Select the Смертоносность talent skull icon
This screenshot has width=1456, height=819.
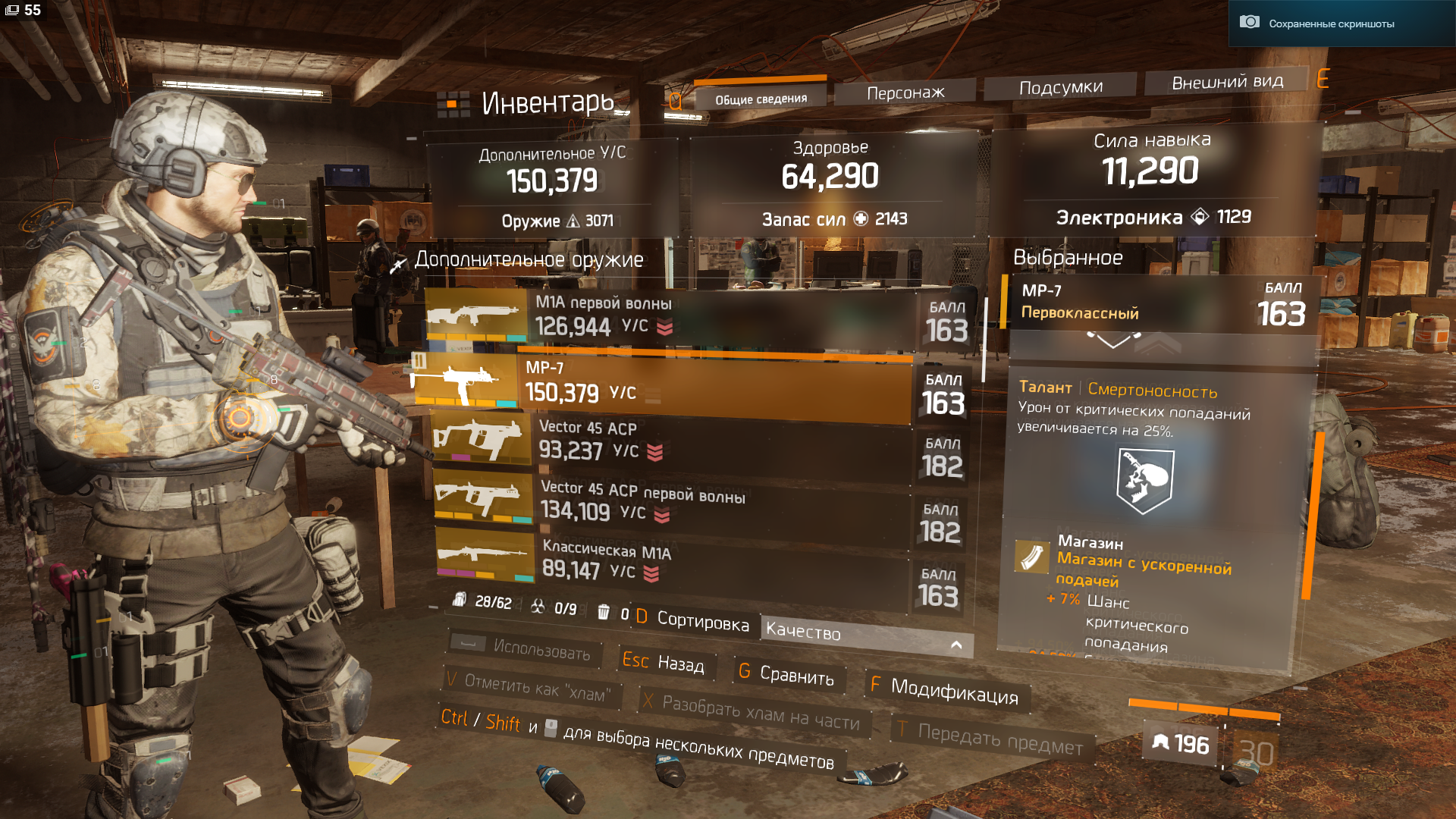click(1145, 479)
